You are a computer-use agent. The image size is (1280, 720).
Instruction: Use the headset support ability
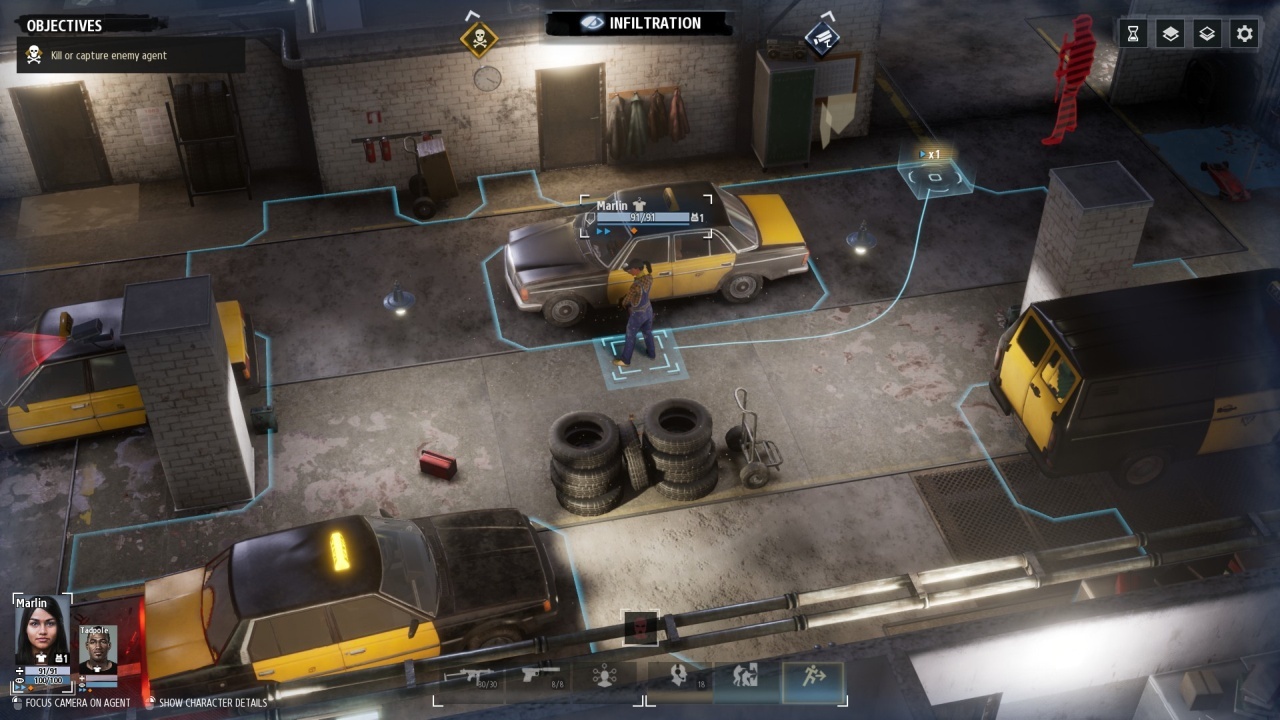pos(680,676)
